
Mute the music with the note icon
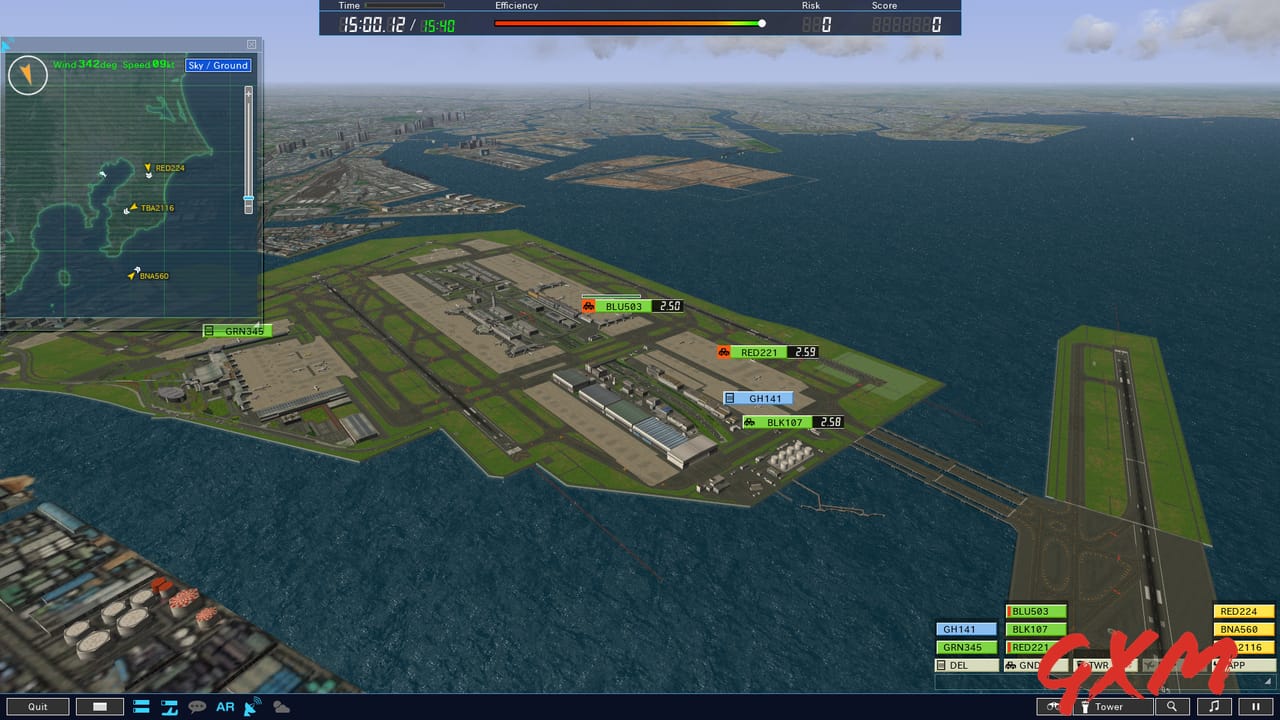coord(1216,707)
